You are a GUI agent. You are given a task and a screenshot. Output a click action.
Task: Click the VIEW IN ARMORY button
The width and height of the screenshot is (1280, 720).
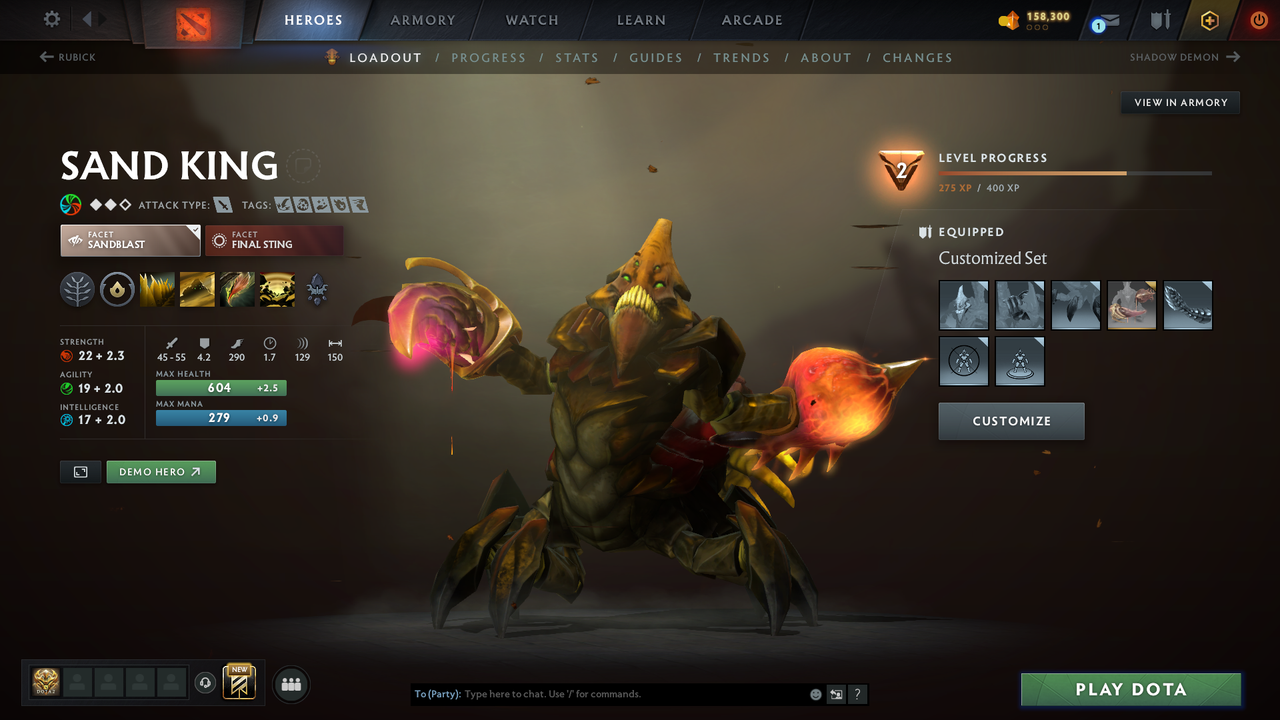click(1180, 102)
